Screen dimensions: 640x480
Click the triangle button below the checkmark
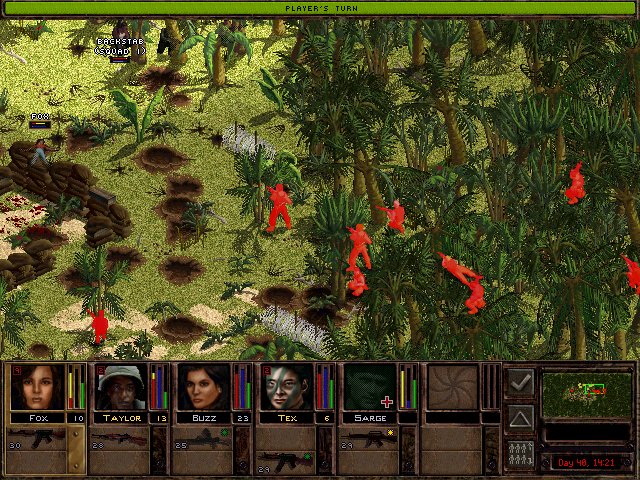pyautogui.click(x=520, y=417)
